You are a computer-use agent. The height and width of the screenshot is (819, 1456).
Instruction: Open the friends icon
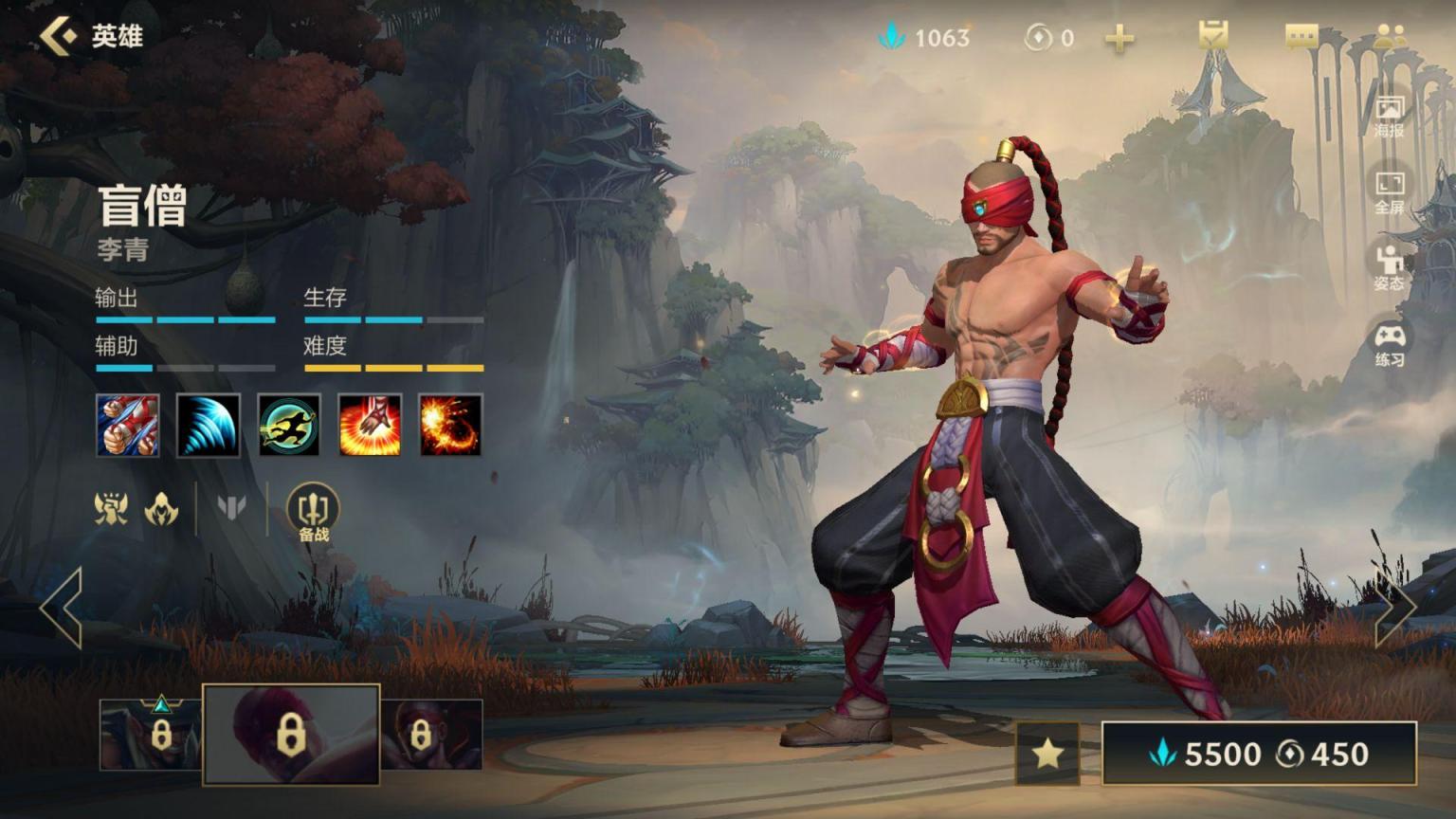point(1389,36)
